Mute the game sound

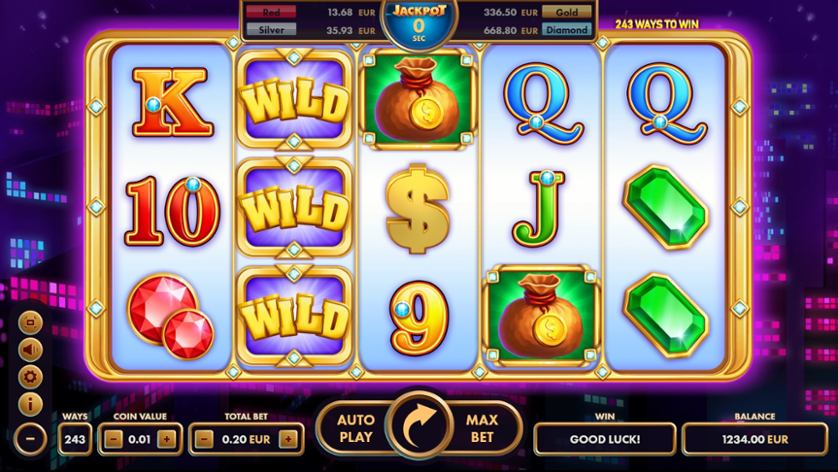click(30, 349)
